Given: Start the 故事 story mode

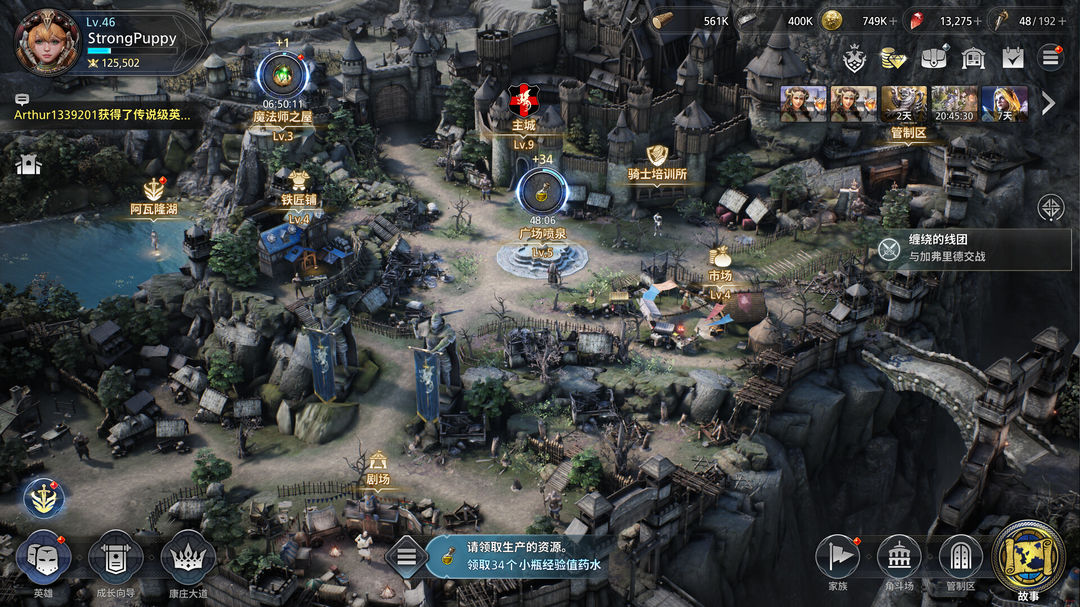Looking at the screenshot, I should [1029, 555].
